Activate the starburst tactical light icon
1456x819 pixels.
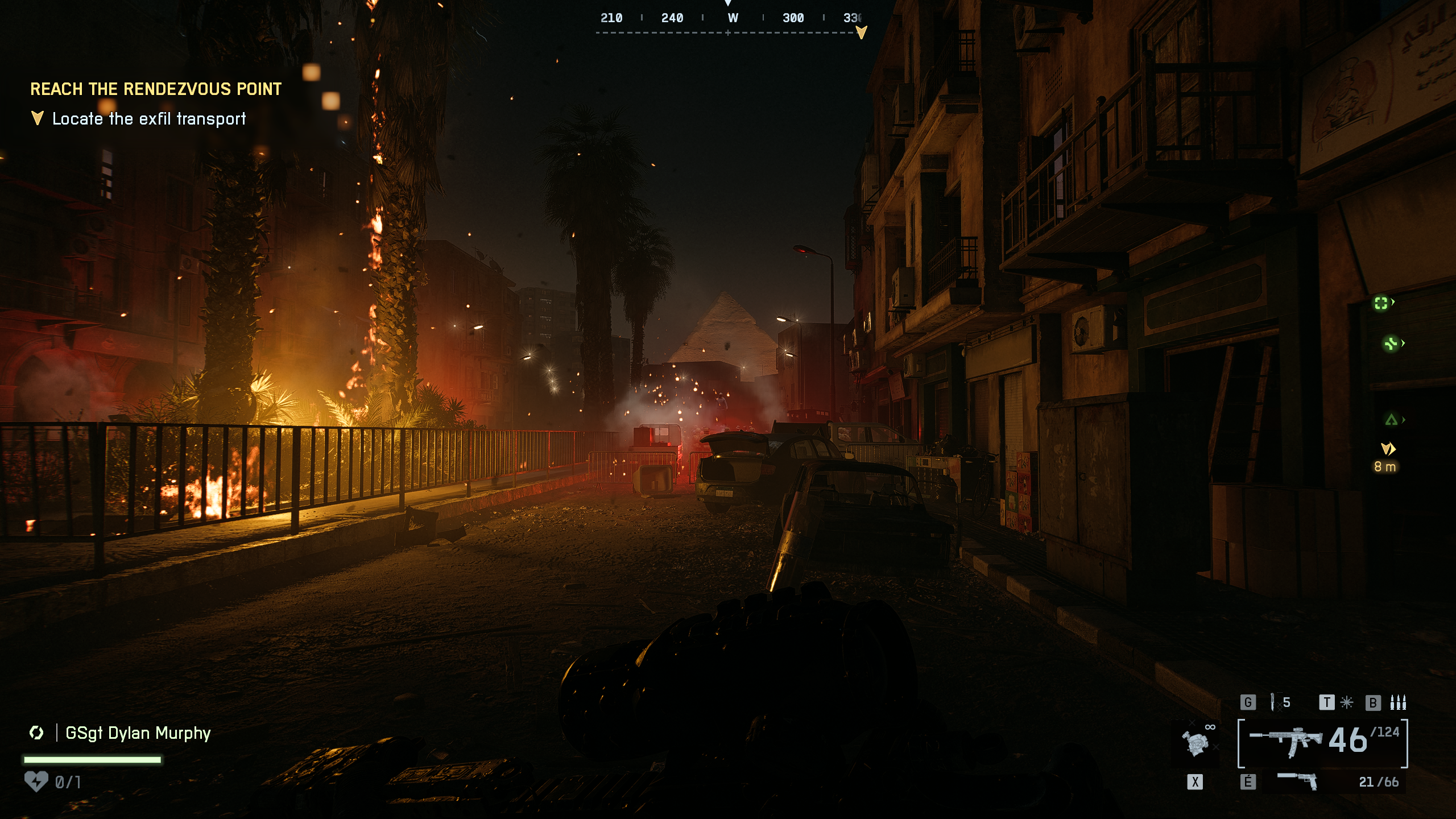(x=1347, y=702)
